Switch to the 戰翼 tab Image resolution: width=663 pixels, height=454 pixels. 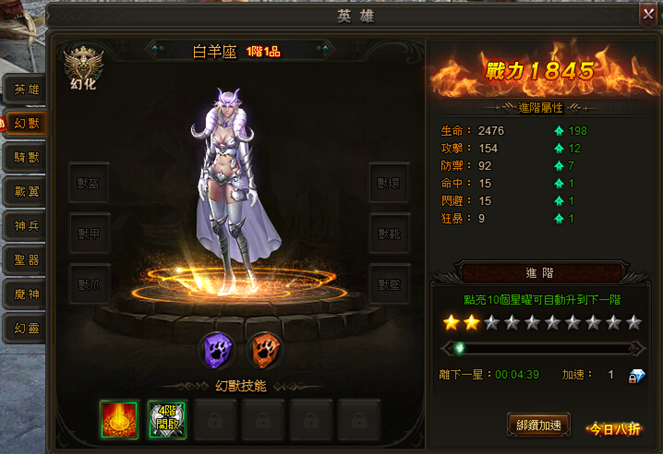point(26,191)
